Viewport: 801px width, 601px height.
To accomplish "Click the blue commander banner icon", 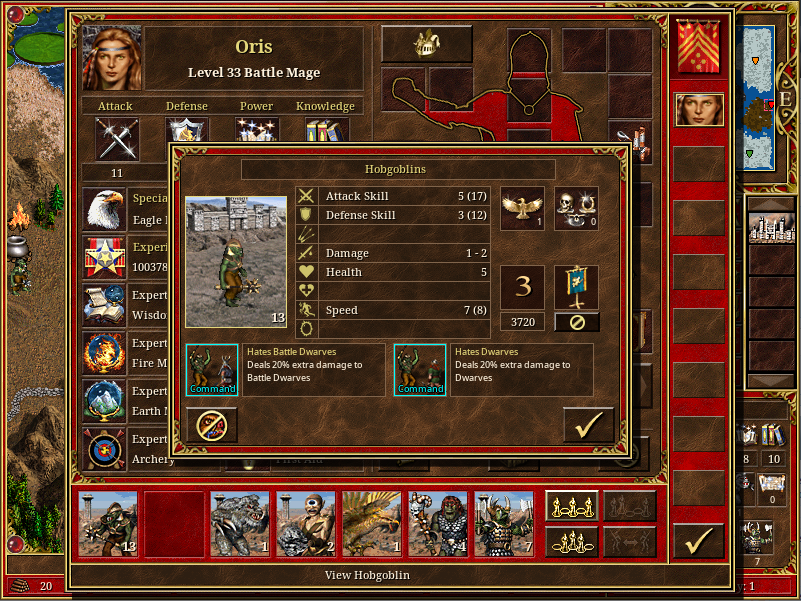I will (576, 287).
